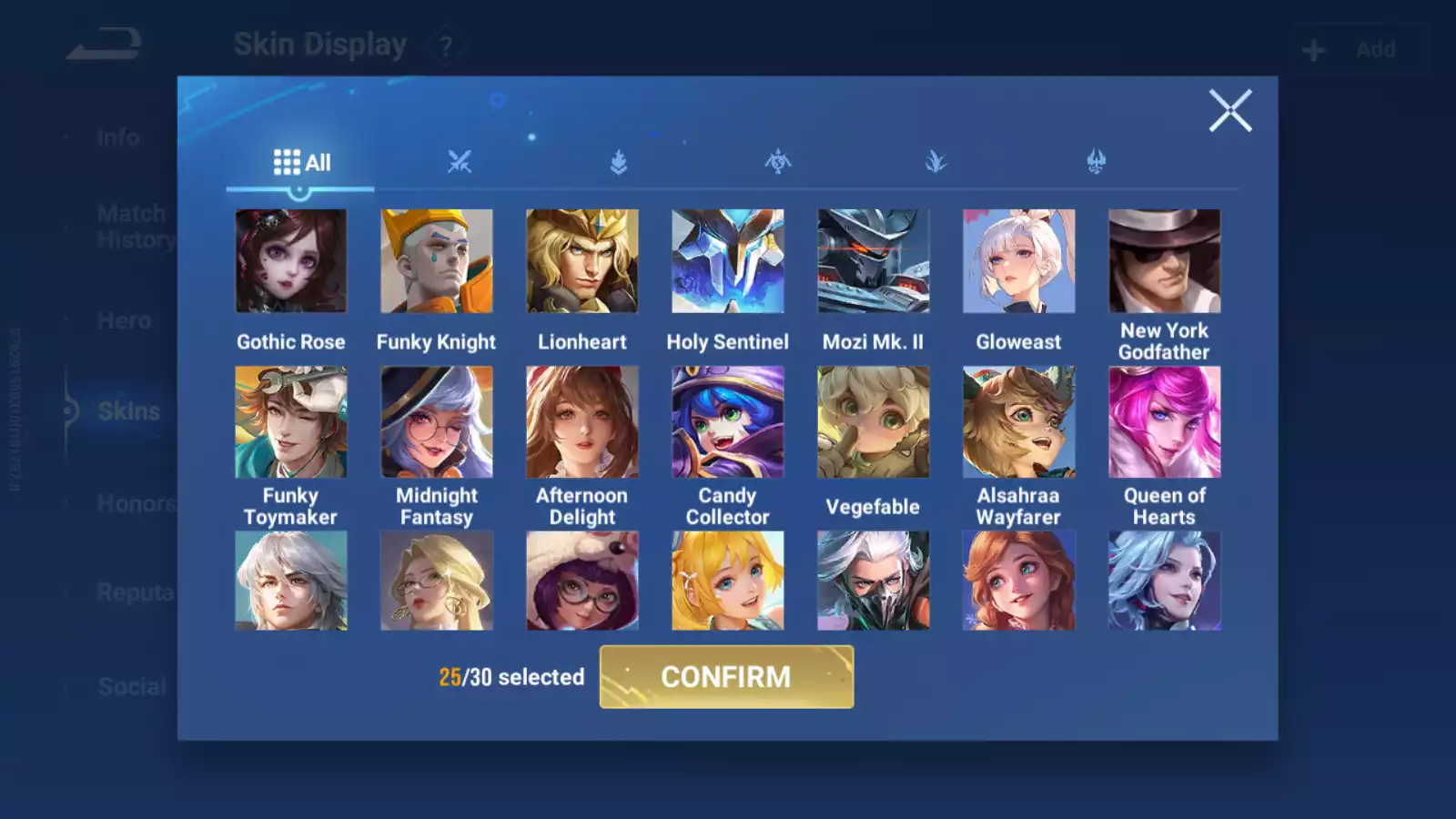Select the Vegefable skin portrait
Image resolution: width=1456 pixels, height=819 pixels.
[x=874, y=422]
